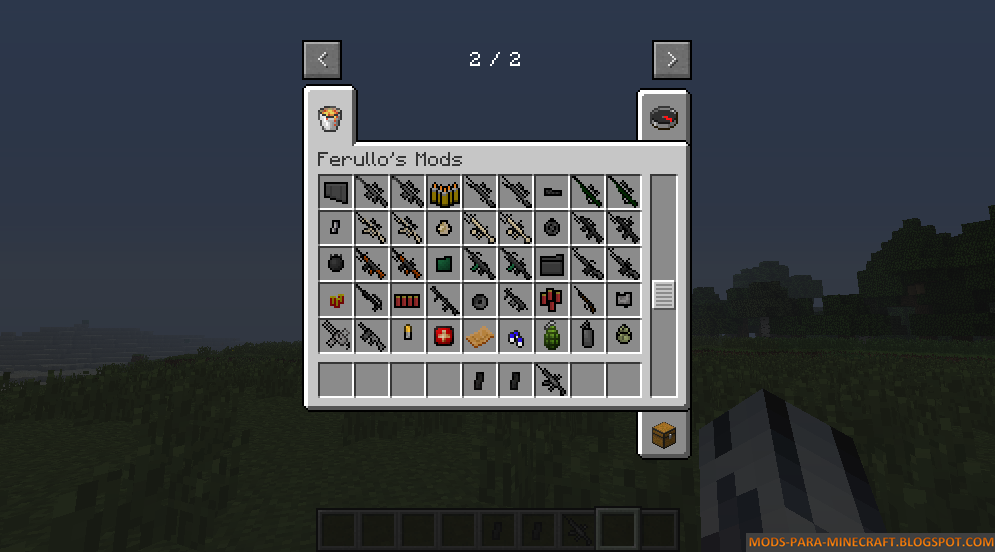Select the golden bullet clip bundle
This screenshot has width=995, height=552.
(443, 192)
